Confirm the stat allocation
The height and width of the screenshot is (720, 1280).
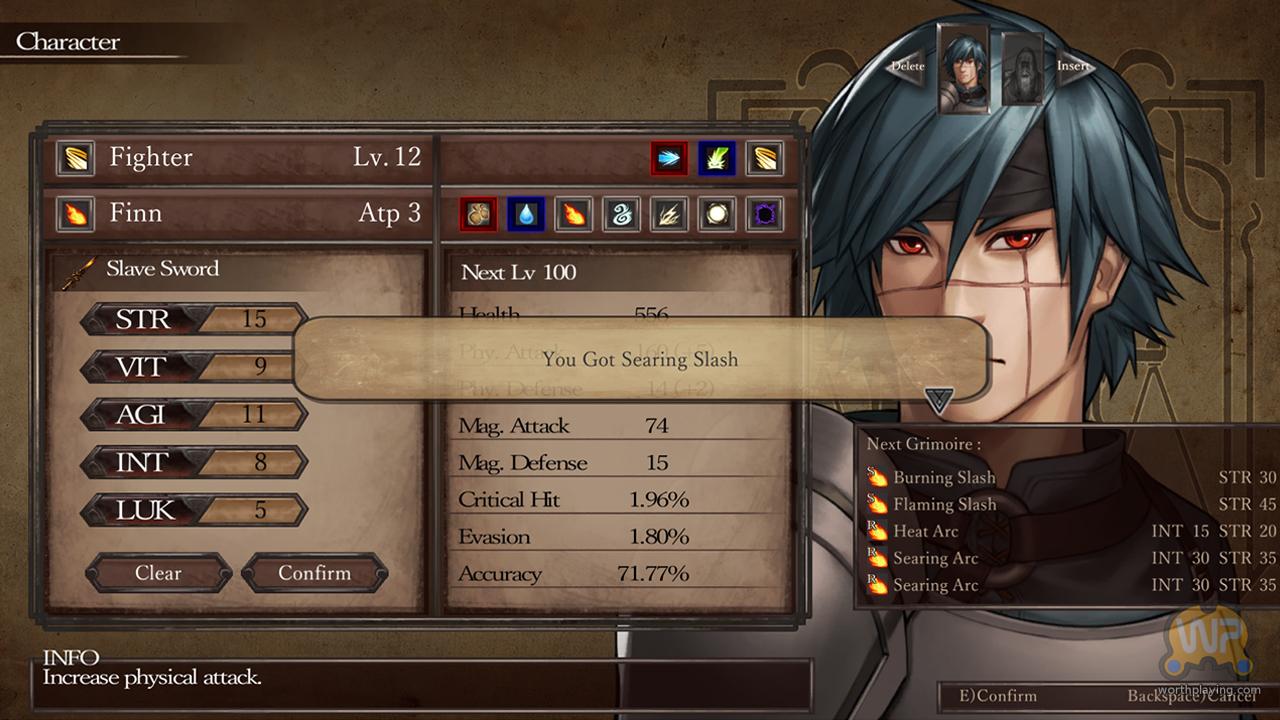[314, 573]
